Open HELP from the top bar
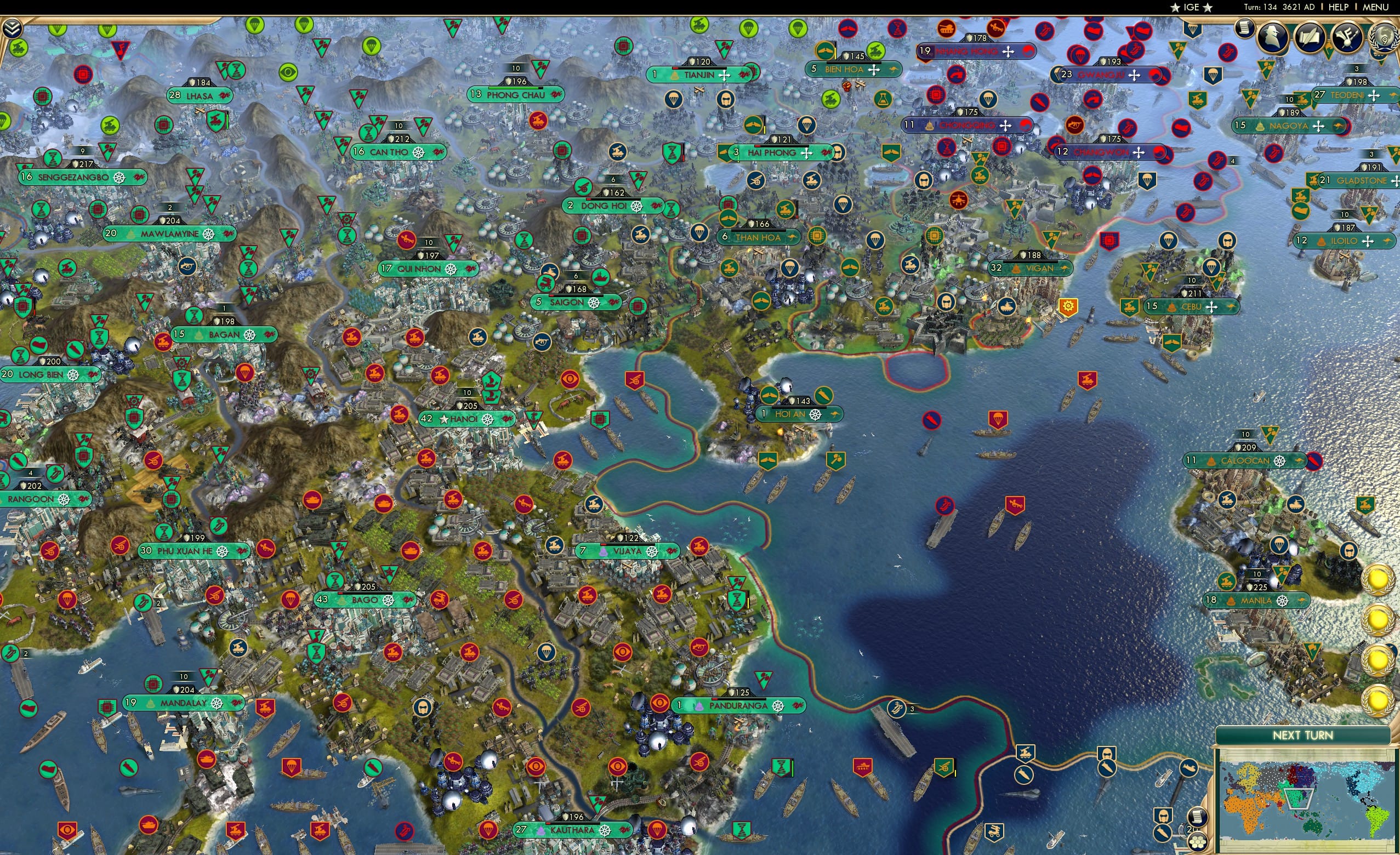Viewport: 1400px width, 855px height. pyautogui.click(x=1339, y=7)
